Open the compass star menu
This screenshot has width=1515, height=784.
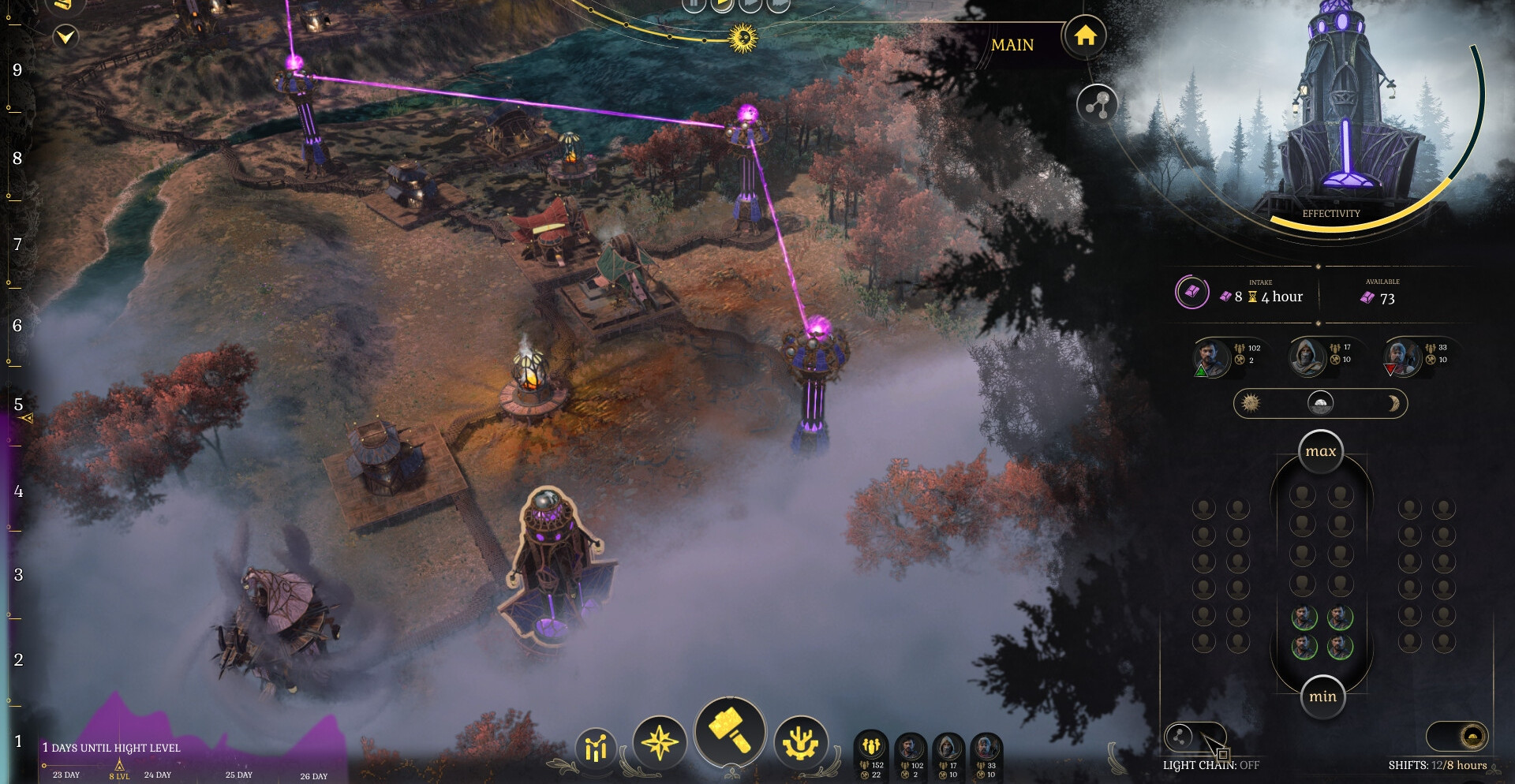tap(660, 742)
